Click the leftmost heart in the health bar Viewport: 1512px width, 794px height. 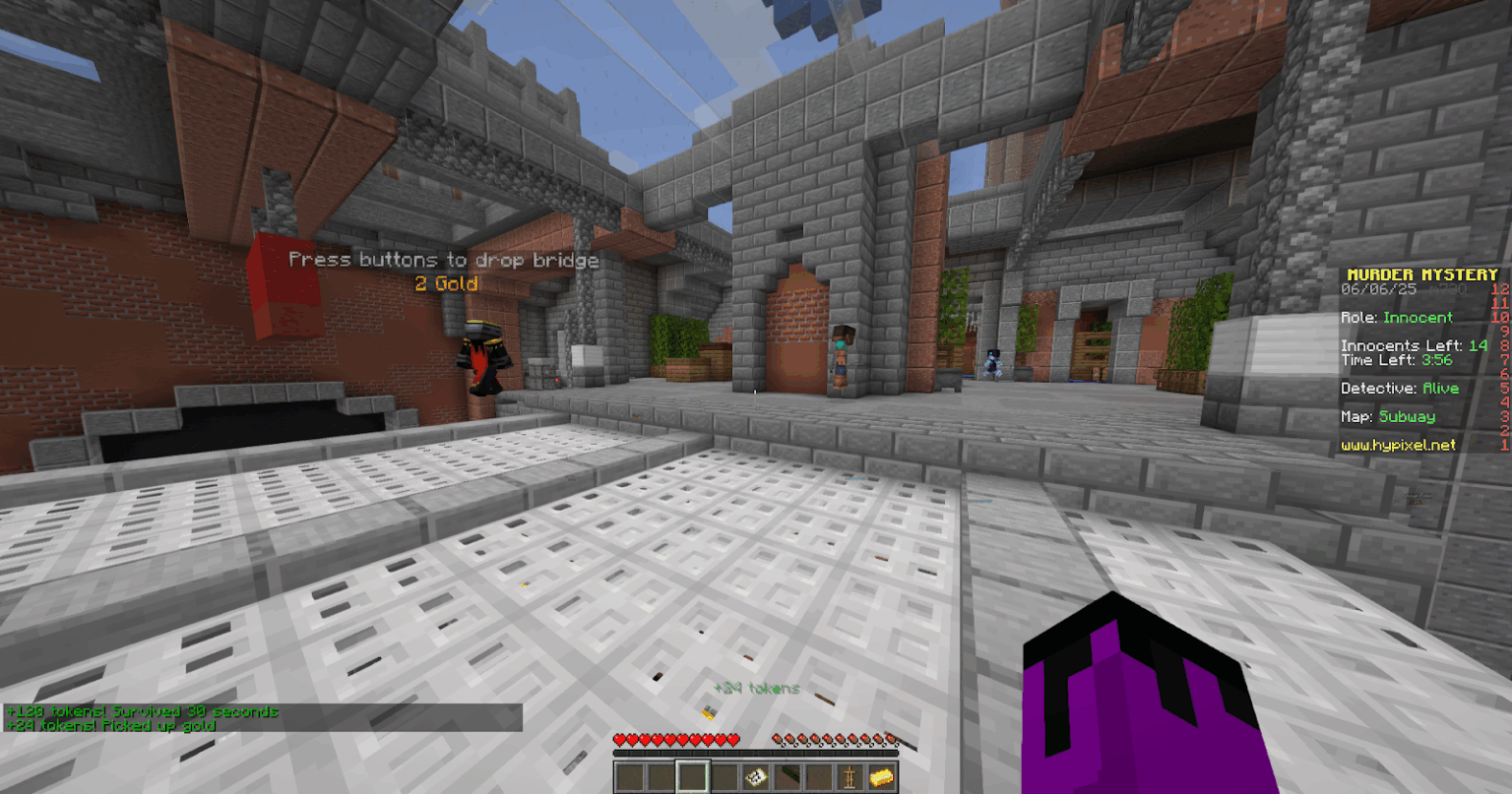coord(620,738)
